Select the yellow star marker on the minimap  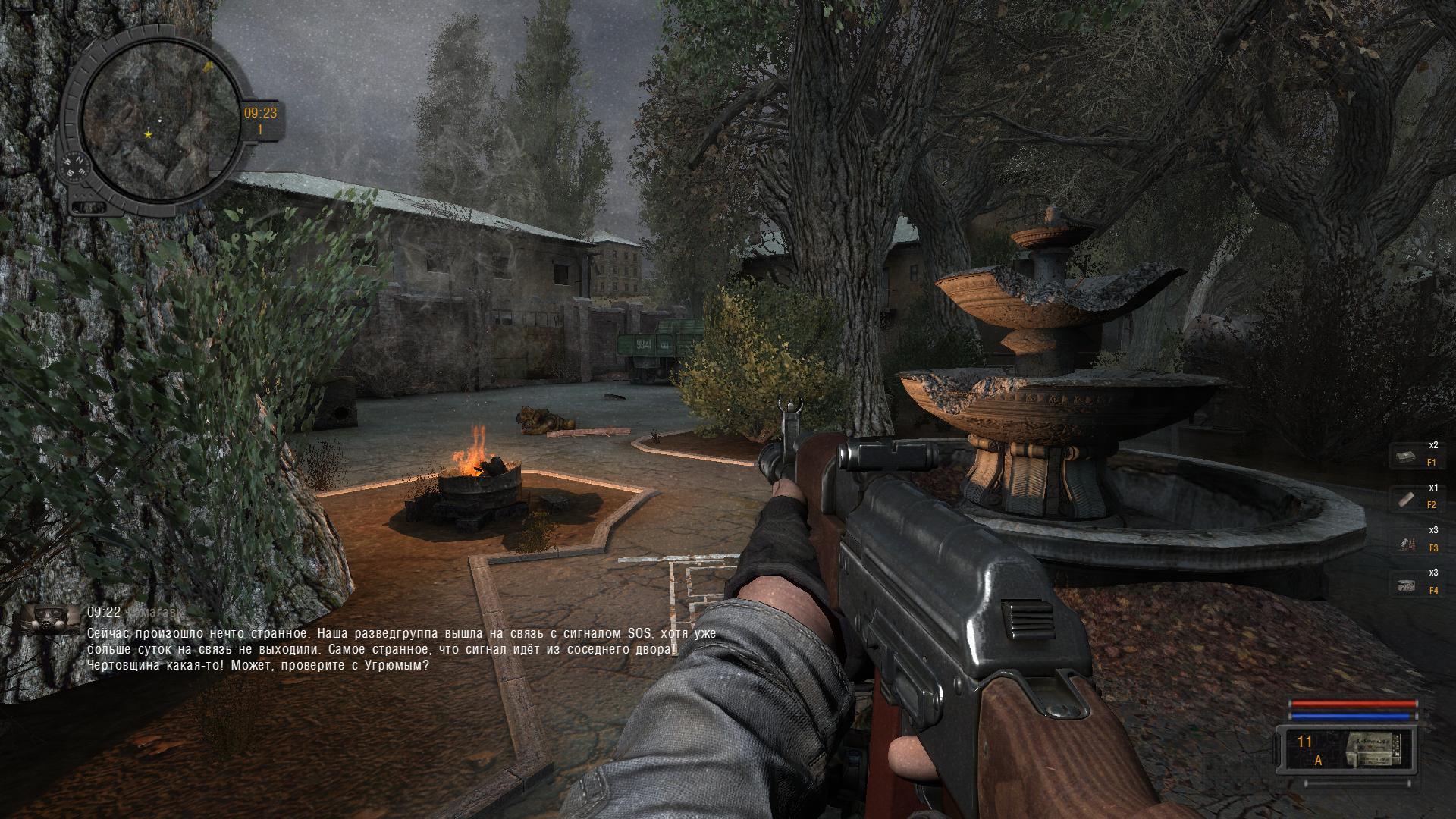[x=148, y=135]
